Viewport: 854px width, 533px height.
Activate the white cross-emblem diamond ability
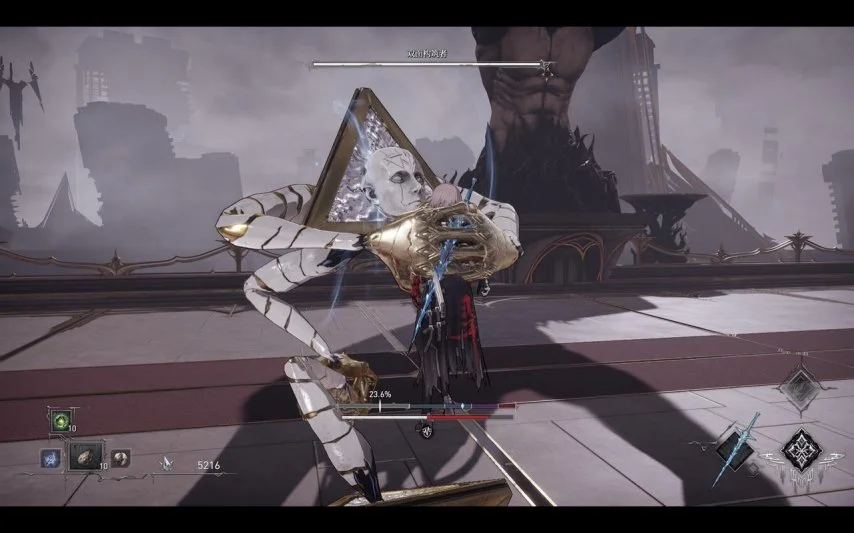[x=800, y=448]
